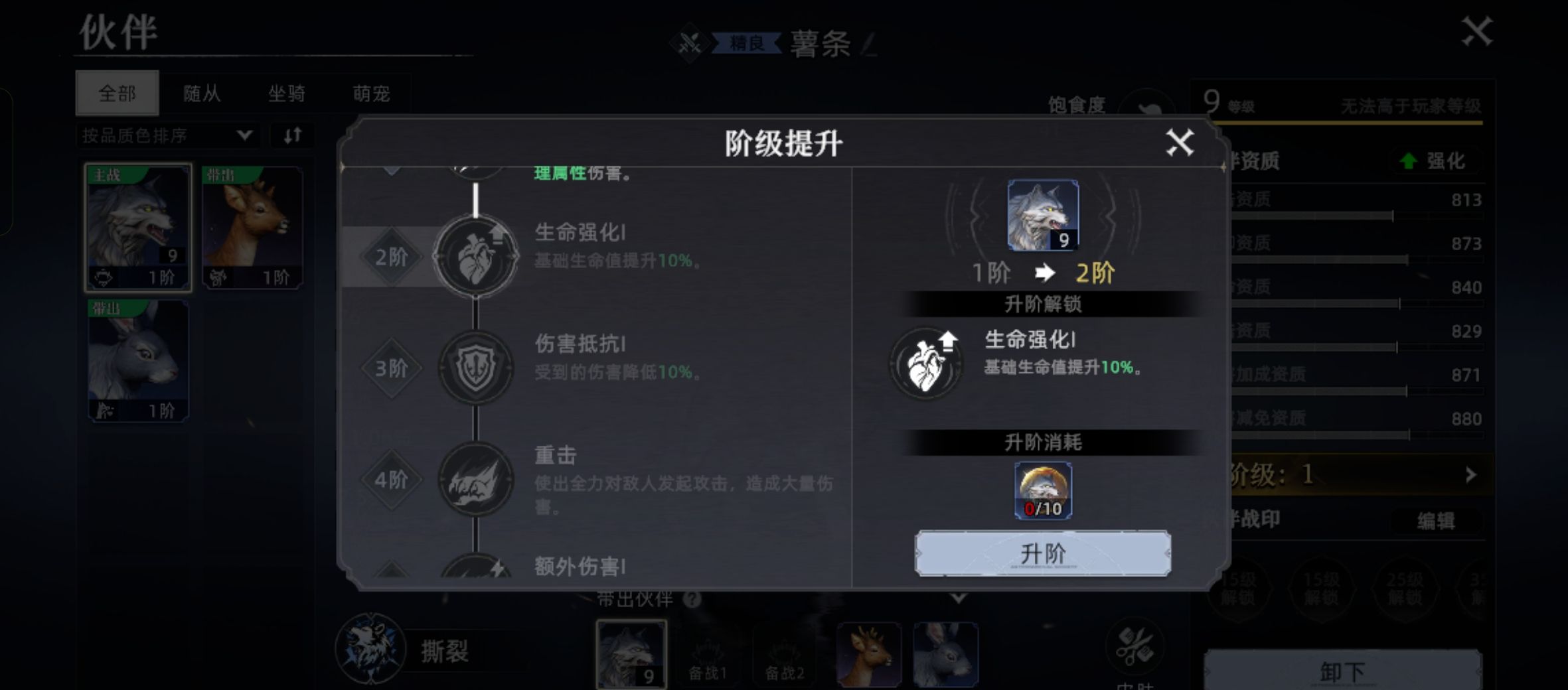This screenshot has width=1568, height=690.
Task: Click the upgrade material icon showing 0/10
Action: coord(1042,490)
